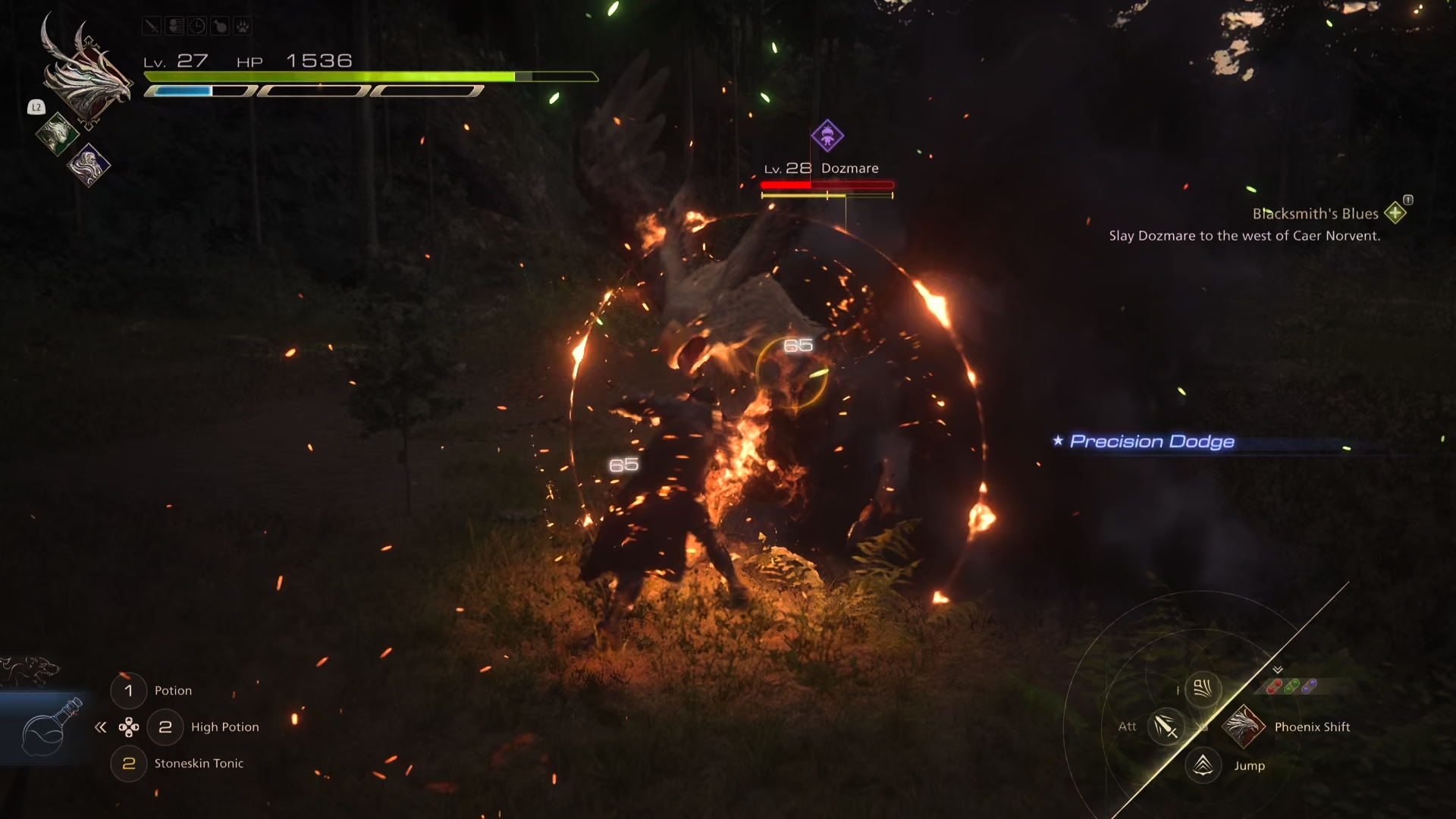Select the Phoenix Shift eikon emblem
Screen dimensions: 1456x819
click(x=1244, y=726)
